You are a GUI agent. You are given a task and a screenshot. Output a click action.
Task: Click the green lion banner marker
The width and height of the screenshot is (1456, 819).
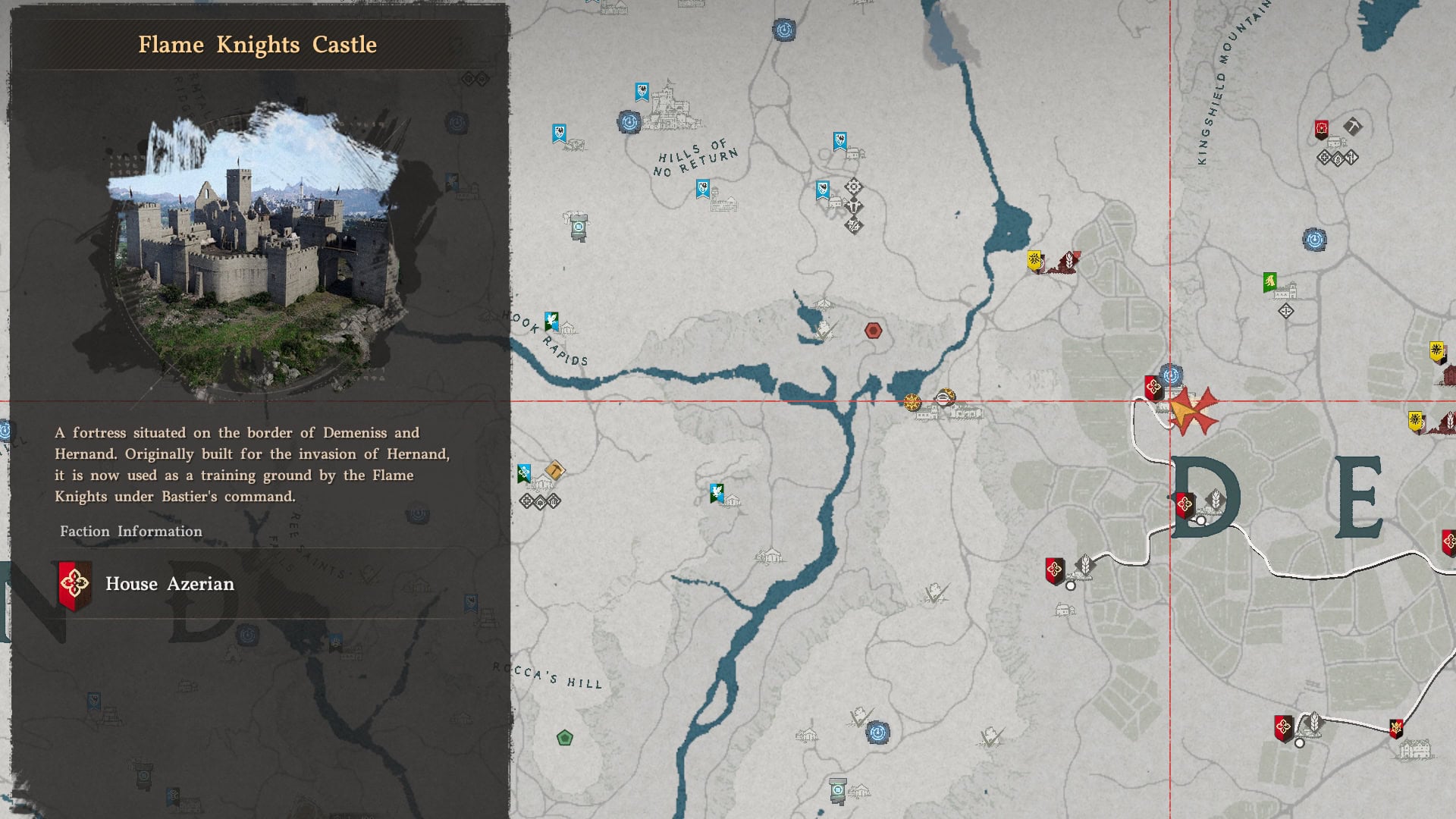[1270, 282]
